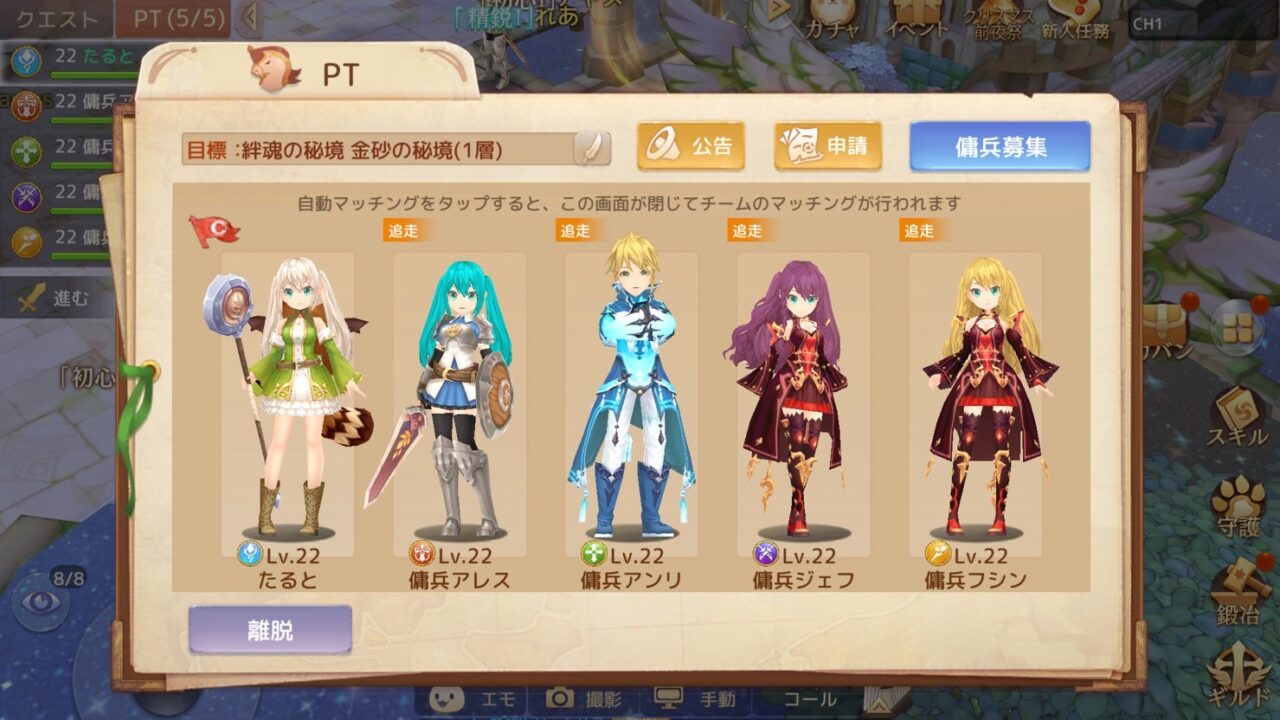Screen dimensions: 1280x720
Task: Open the イベント event menu
Action: tap(916, 18)
